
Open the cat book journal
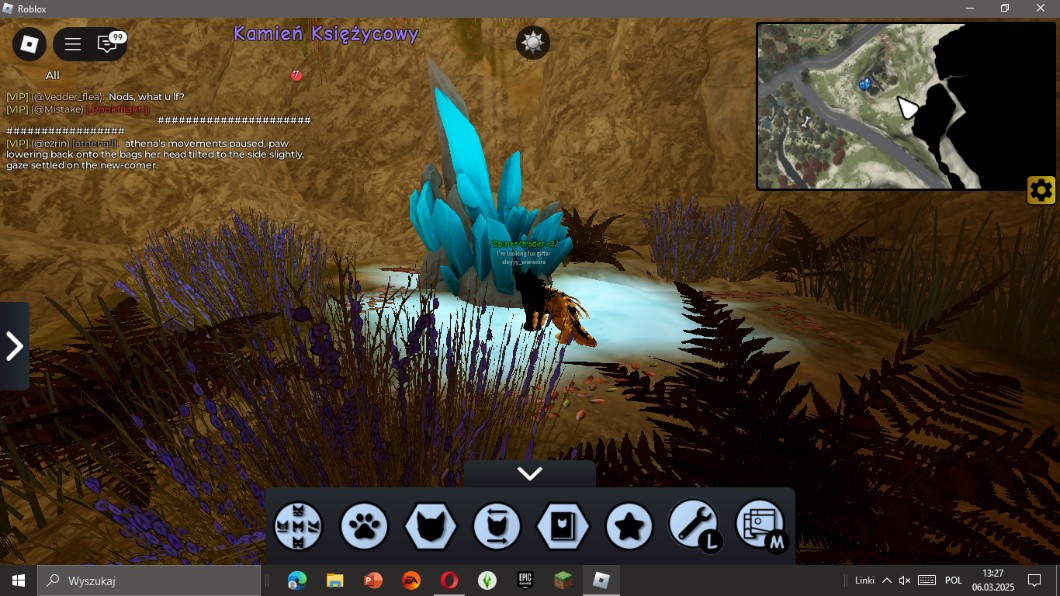click(x=562, y=526)
